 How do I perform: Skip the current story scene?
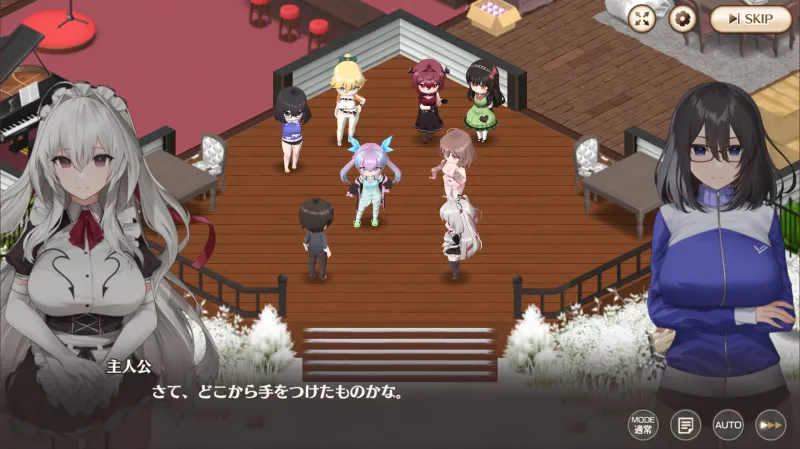pos(750,19)
